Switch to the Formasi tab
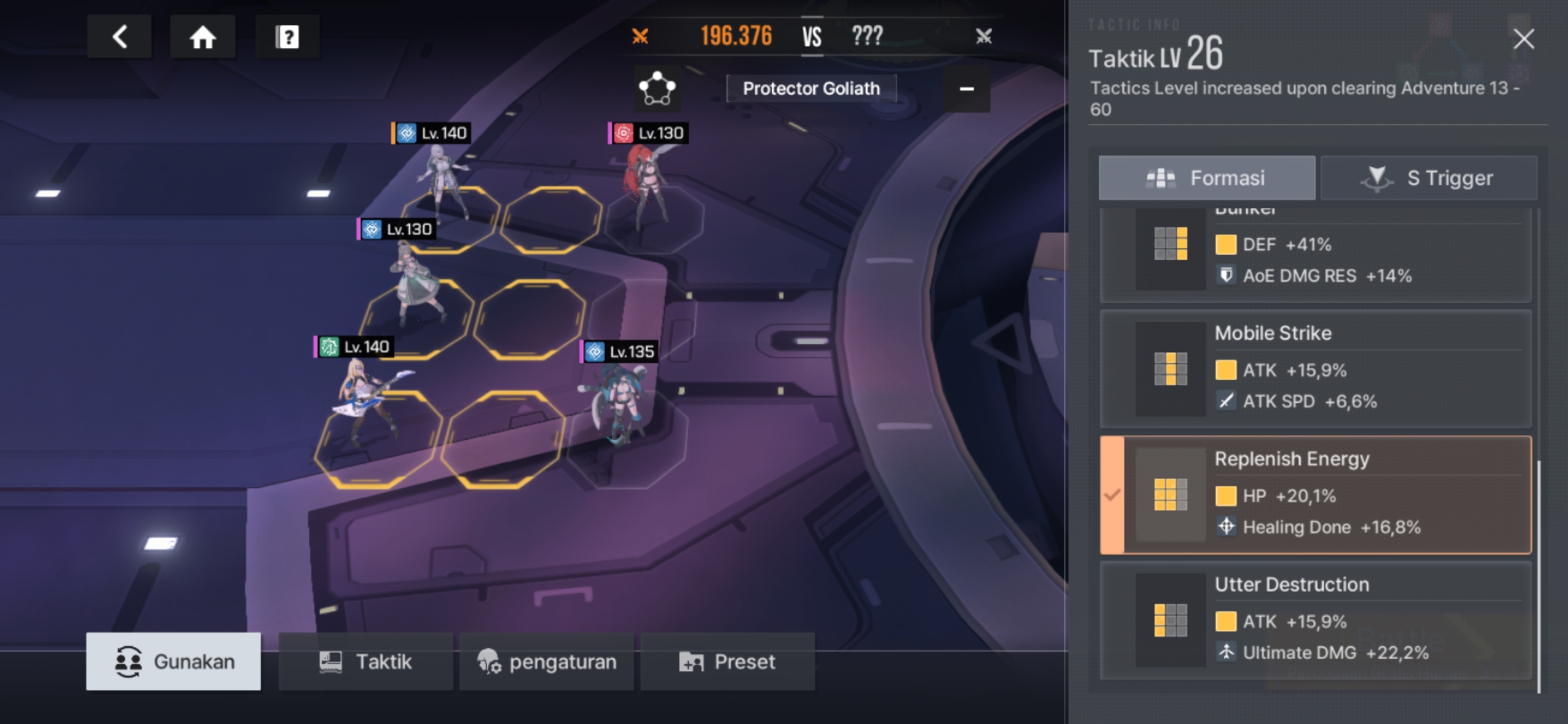The height and width of the screenshot is (724, 1568). [1206, 178]
